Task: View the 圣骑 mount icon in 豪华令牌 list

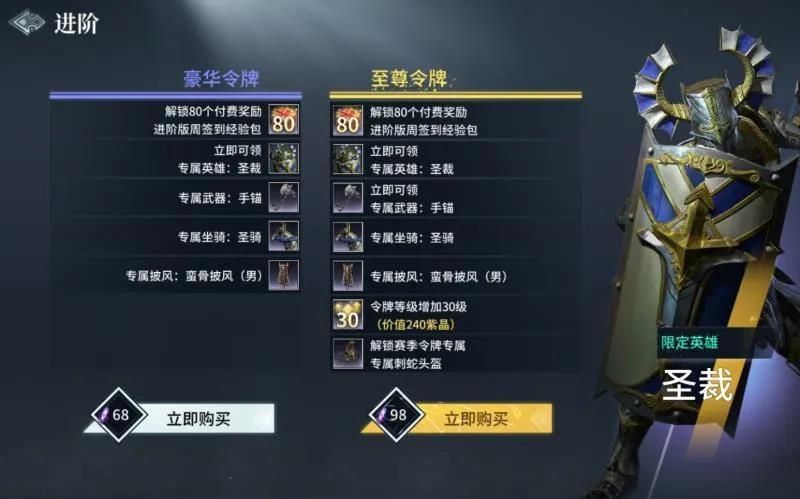Action: click(284, 236)
